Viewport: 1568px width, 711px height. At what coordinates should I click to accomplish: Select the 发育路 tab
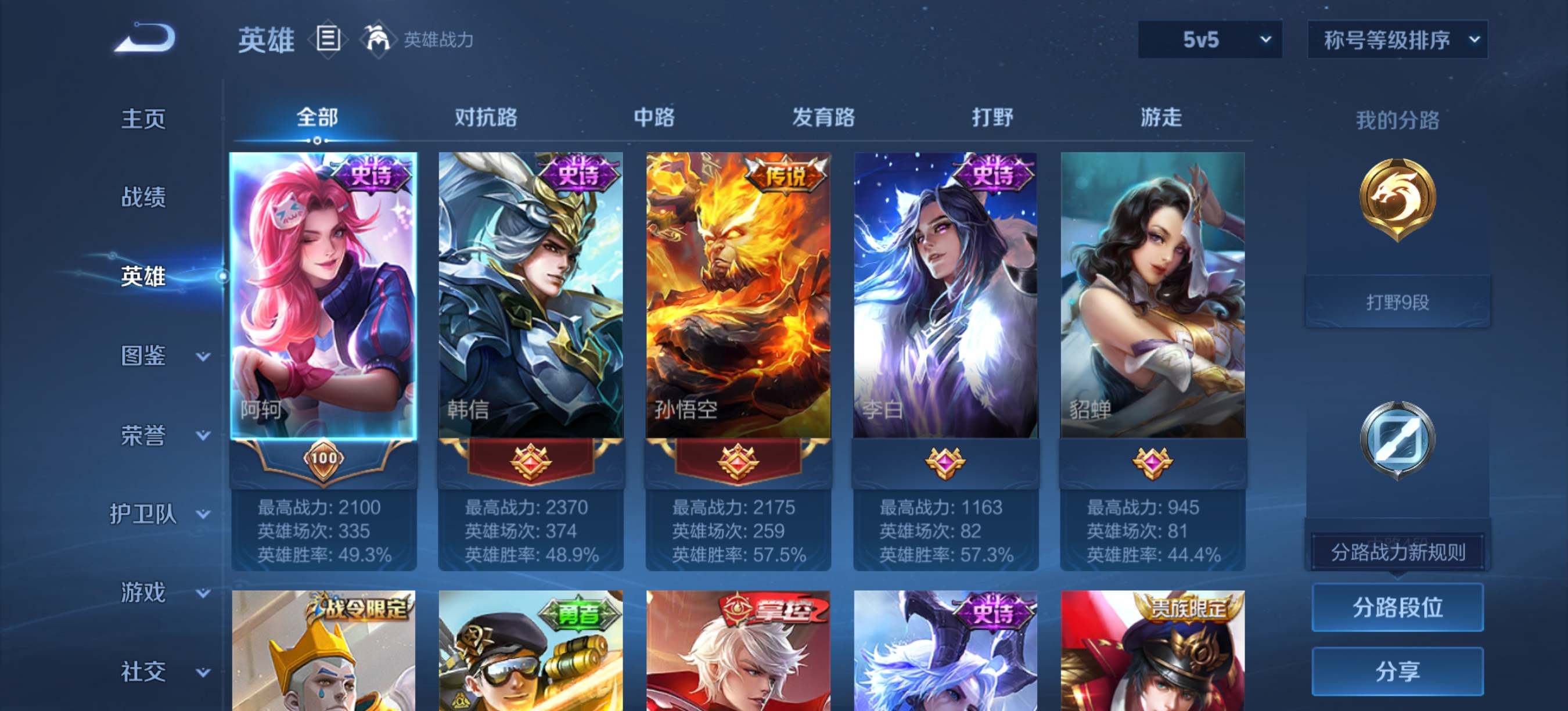[x=823, y=117]
